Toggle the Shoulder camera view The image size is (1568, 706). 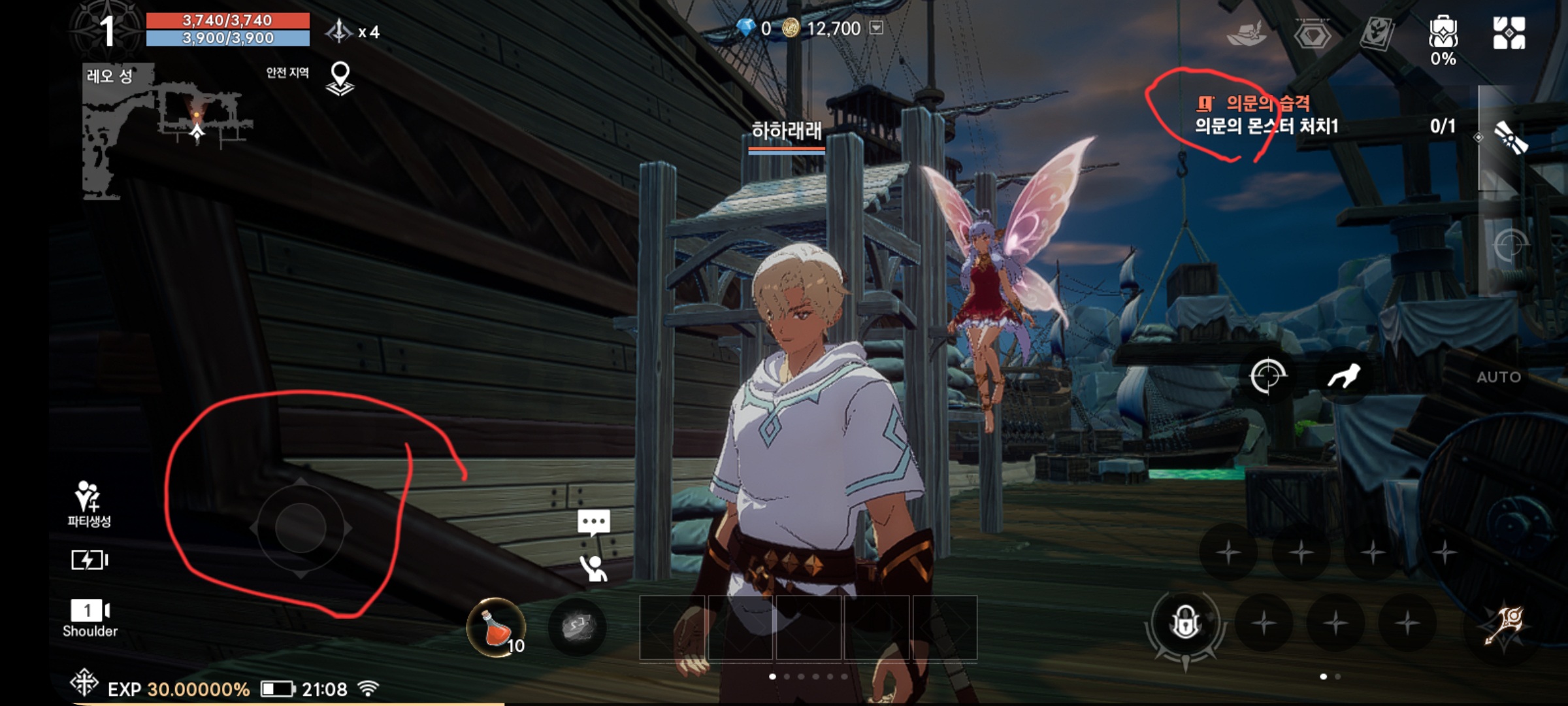[x=90, y=617]
